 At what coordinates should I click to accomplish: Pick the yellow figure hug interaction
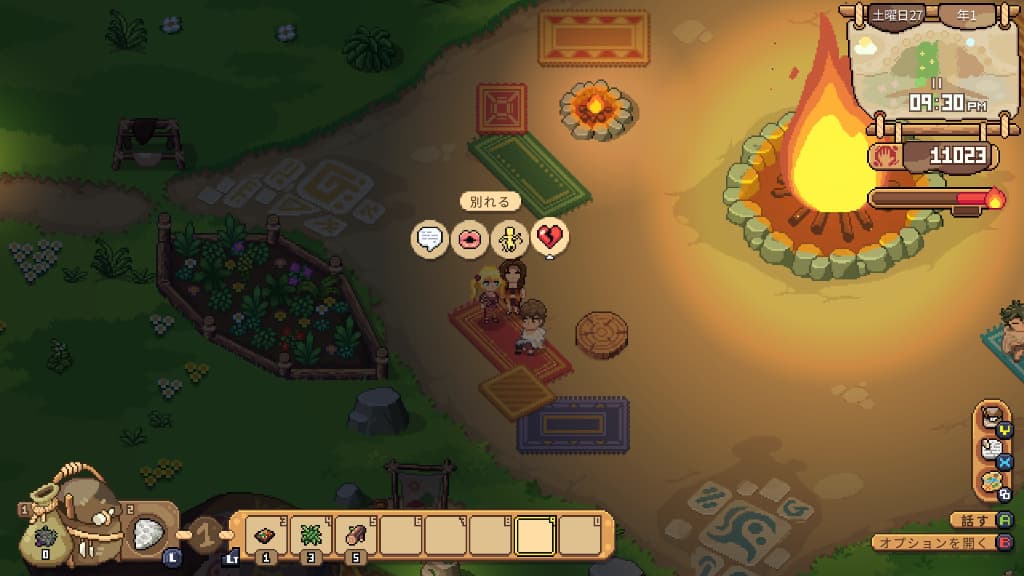[509, 239]
